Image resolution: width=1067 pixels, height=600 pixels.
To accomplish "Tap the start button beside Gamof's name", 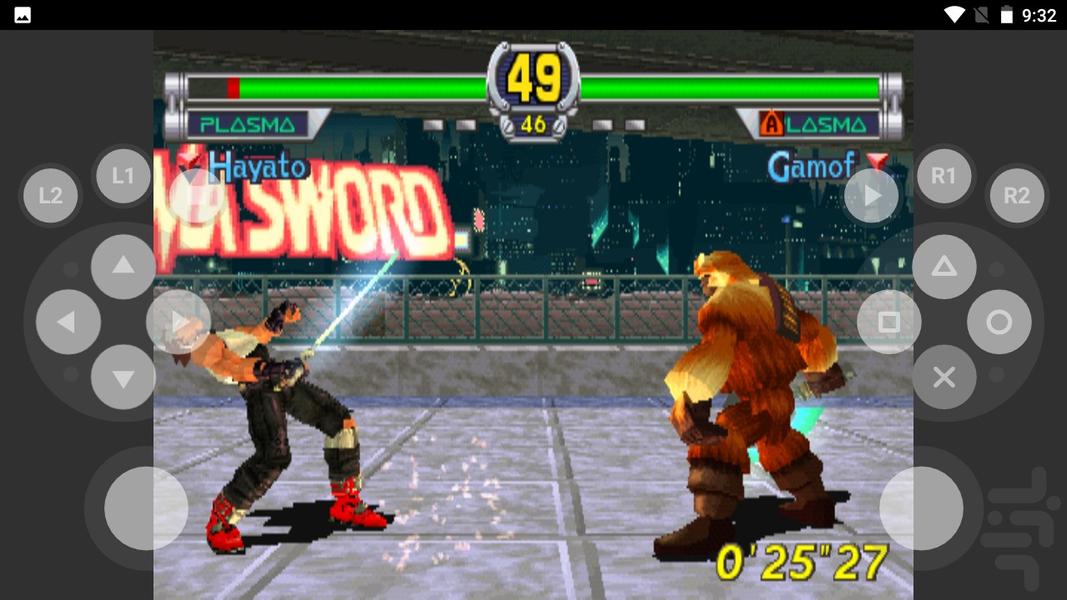I will click(872, 196).
